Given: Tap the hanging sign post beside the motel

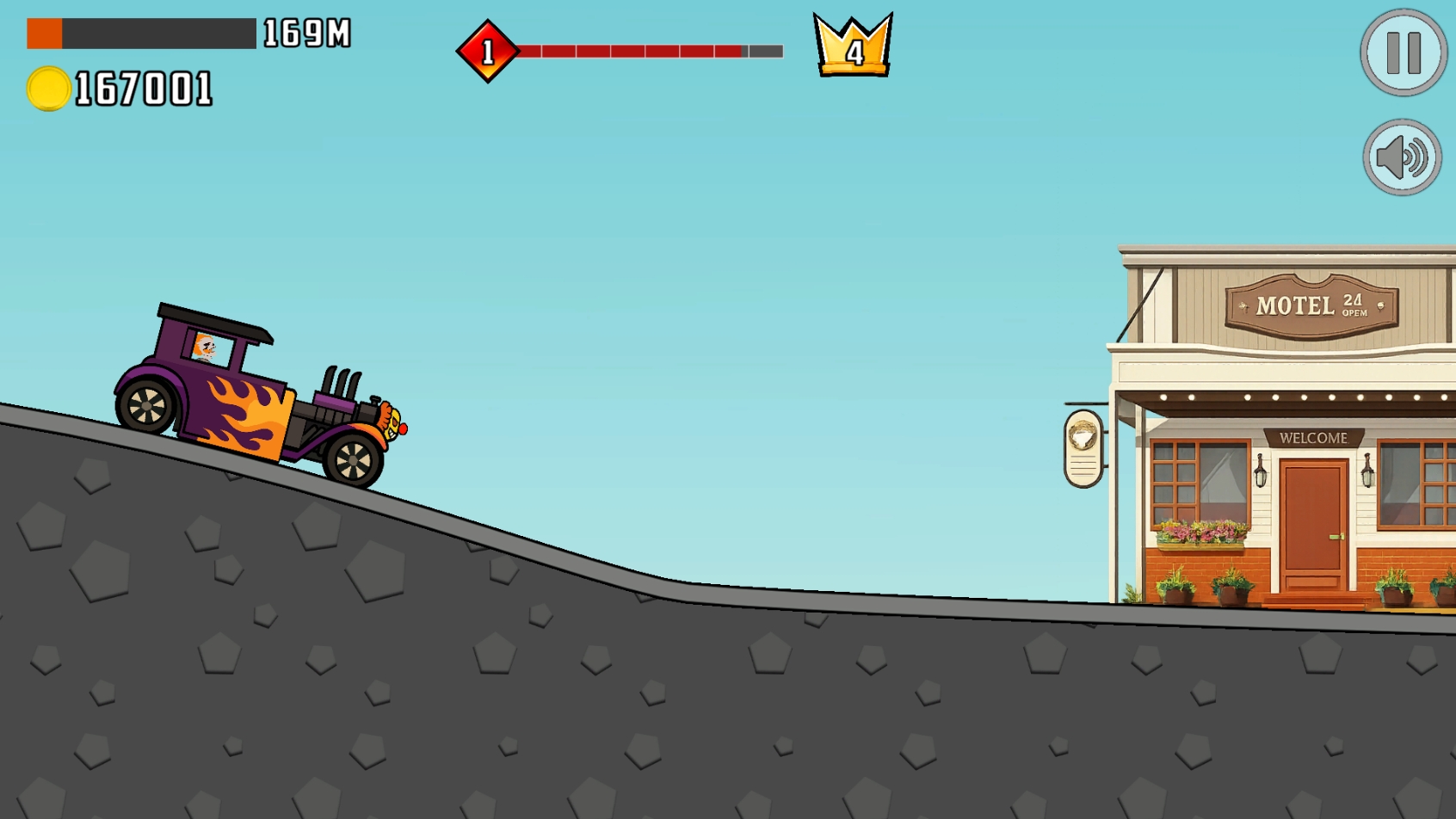Looking at the screenshot, I should pos(1082,447).
